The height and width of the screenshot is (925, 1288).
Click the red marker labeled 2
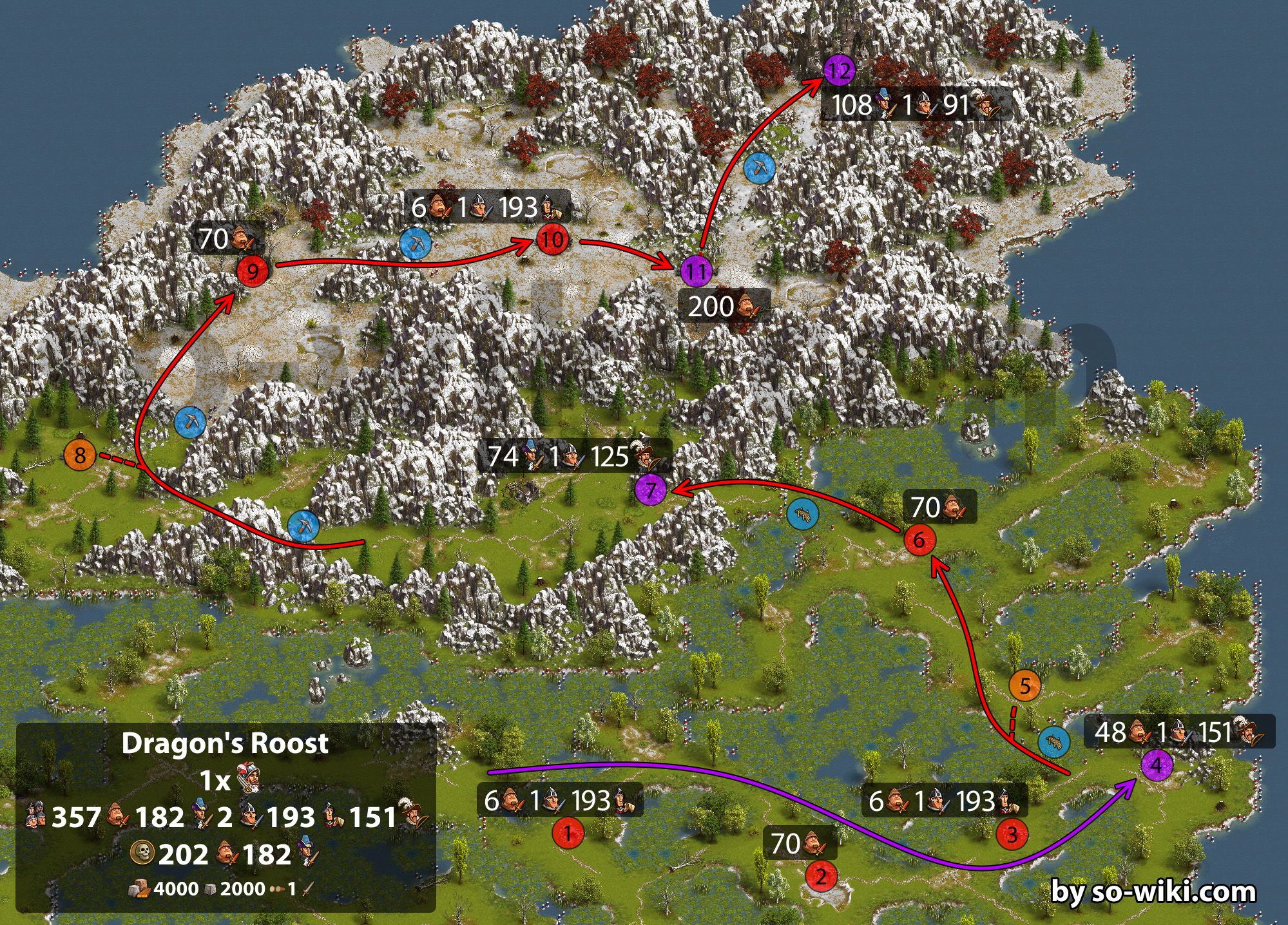(x=820, y=876)
